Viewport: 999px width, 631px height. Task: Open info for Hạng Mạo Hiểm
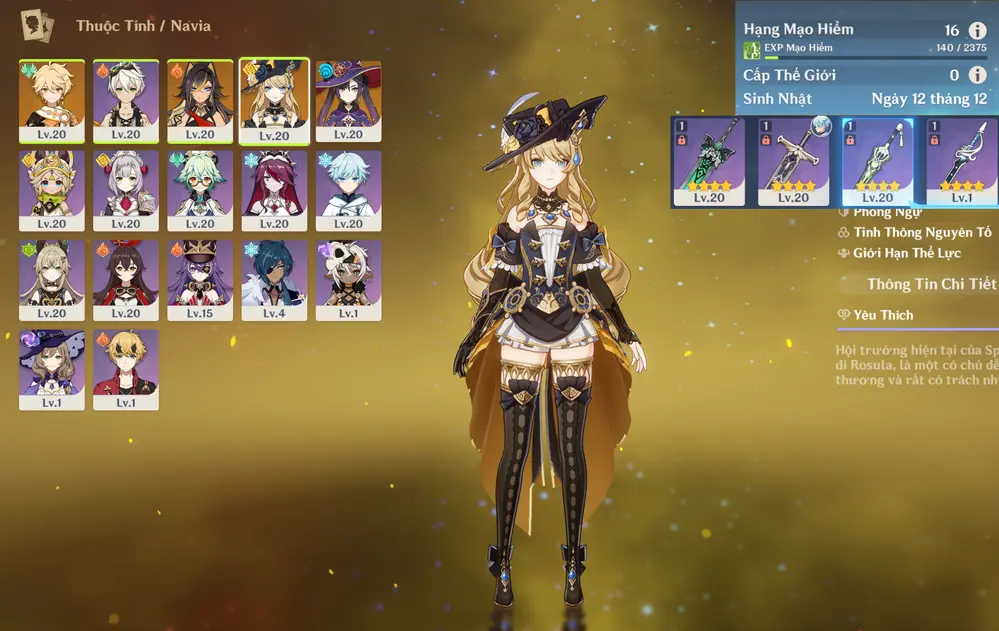977,31
